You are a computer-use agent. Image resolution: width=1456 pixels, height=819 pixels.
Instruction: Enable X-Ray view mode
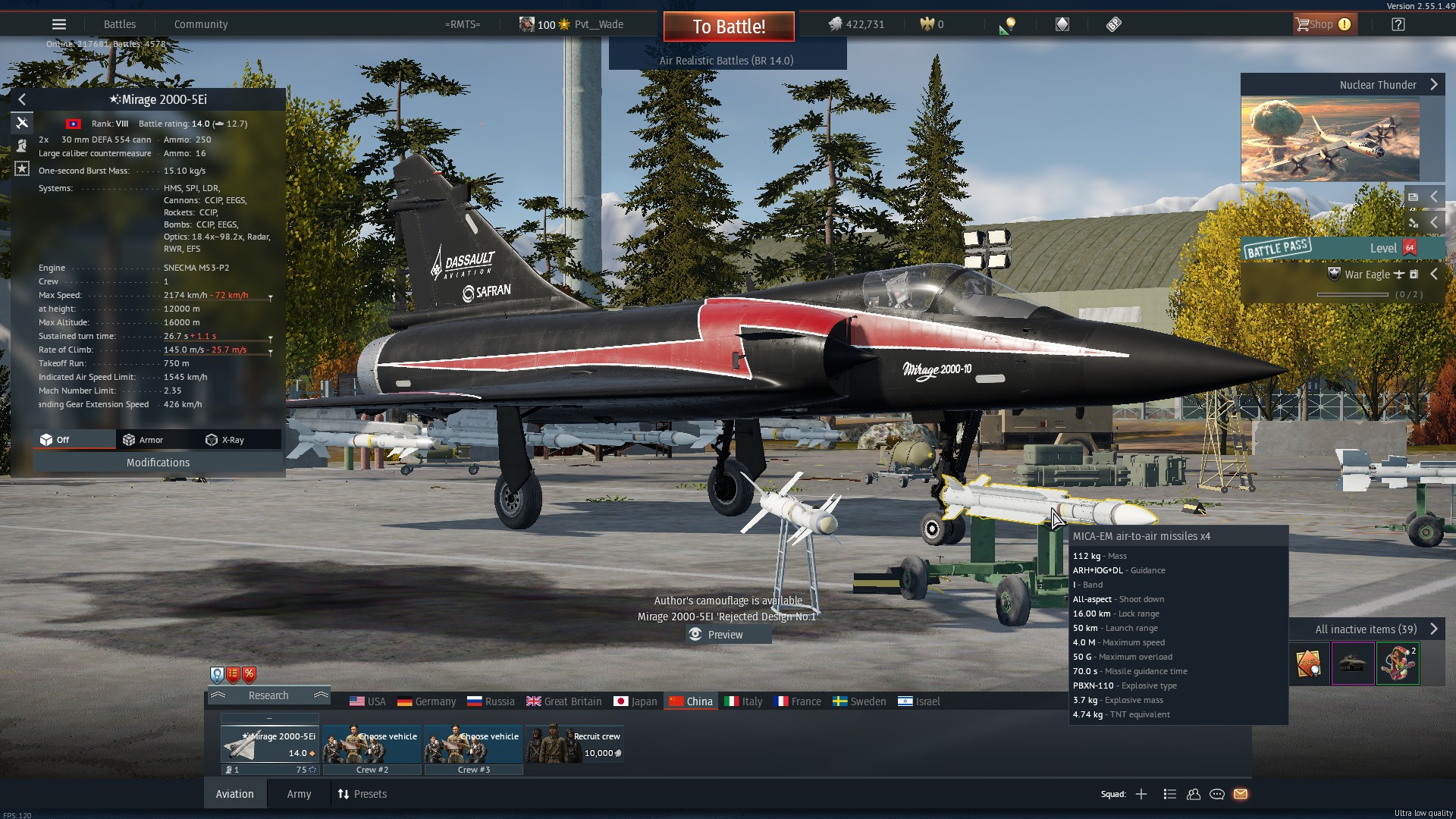tap(225, 440)
